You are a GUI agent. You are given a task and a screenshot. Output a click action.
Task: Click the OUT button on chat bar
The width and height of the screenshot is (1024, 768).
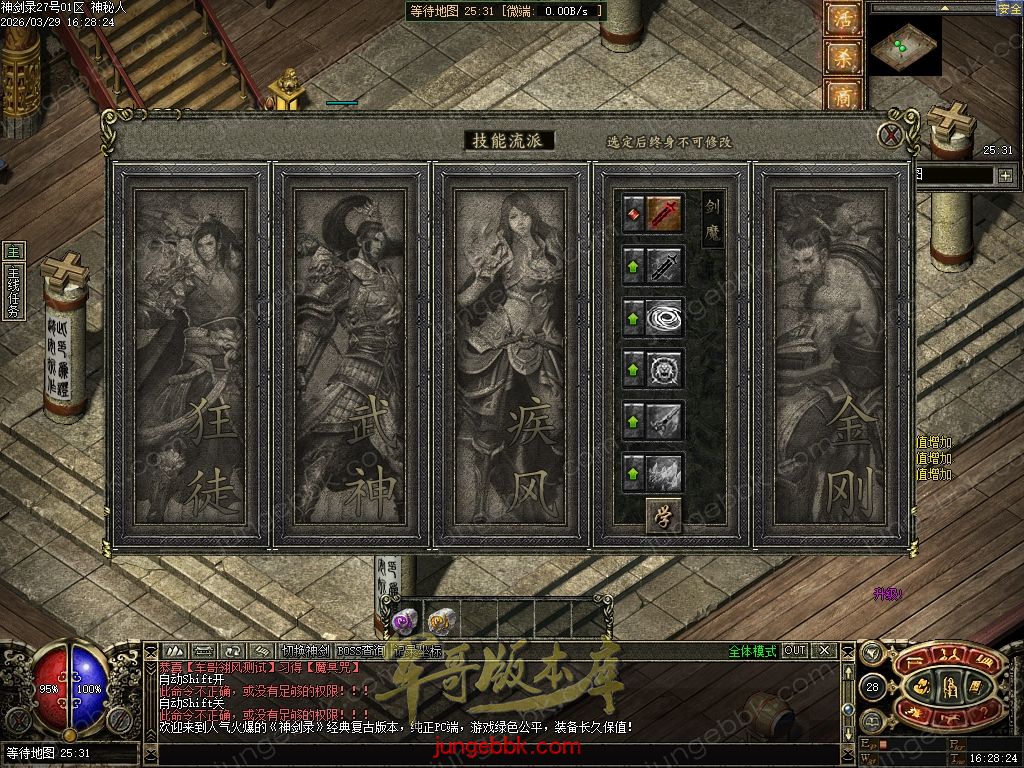(x=795, y=650)
